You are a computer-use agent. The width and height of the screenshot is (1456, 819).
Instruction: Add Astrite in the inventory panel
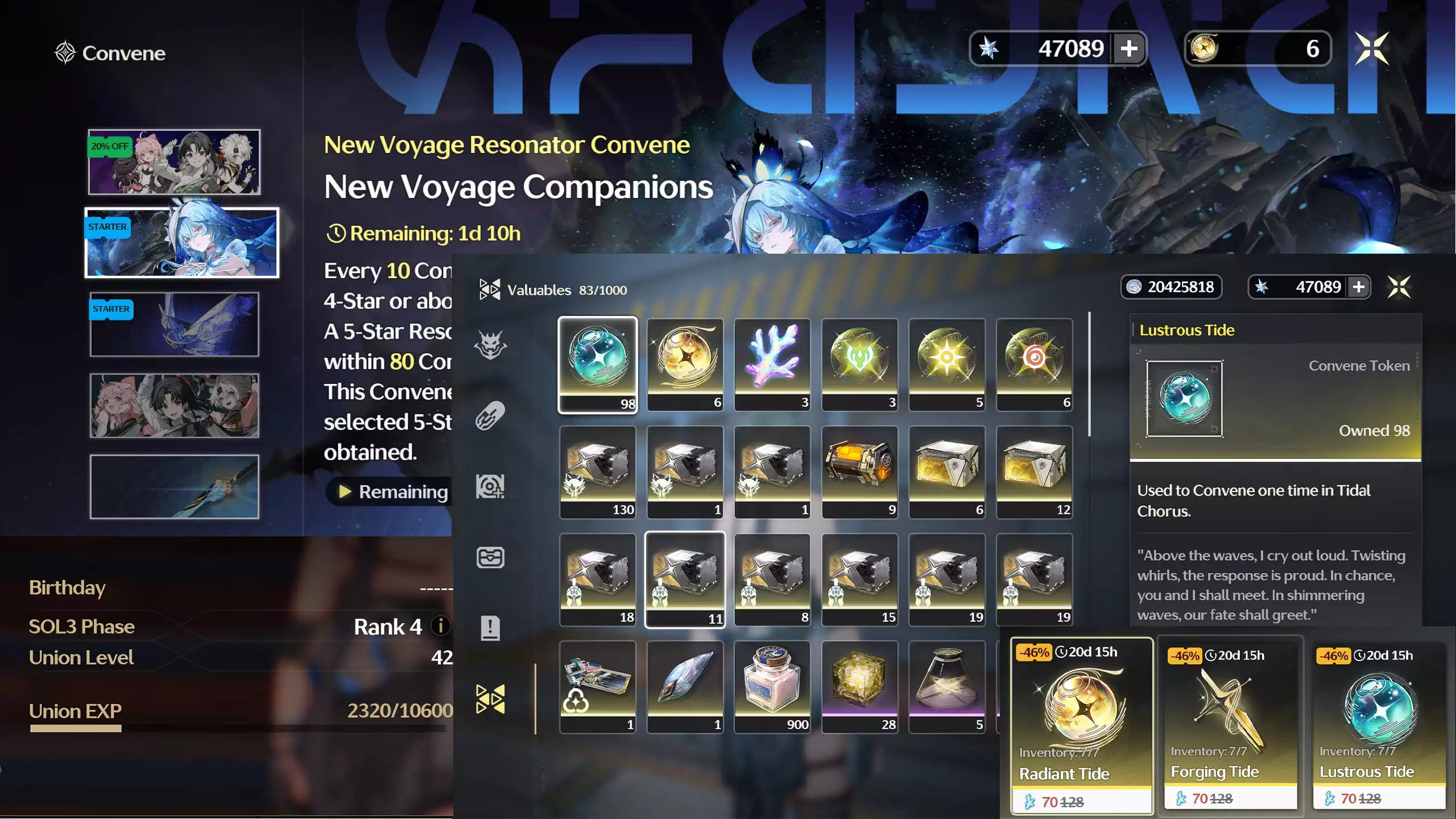[1359, 287]
